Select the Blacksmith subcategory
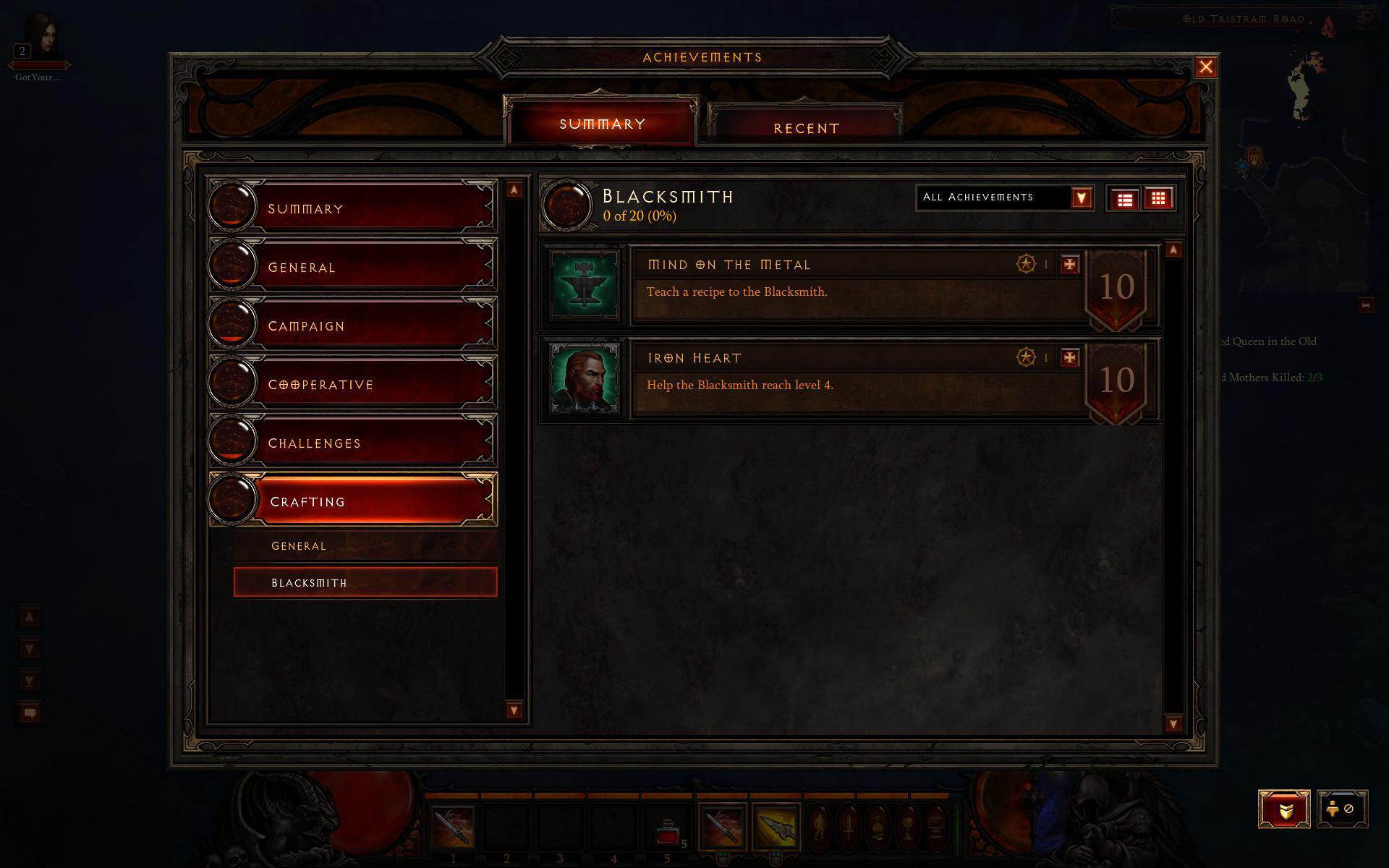Image resolution: width=1389 pixels, height=868 pixels. click(x=365, y=582)
